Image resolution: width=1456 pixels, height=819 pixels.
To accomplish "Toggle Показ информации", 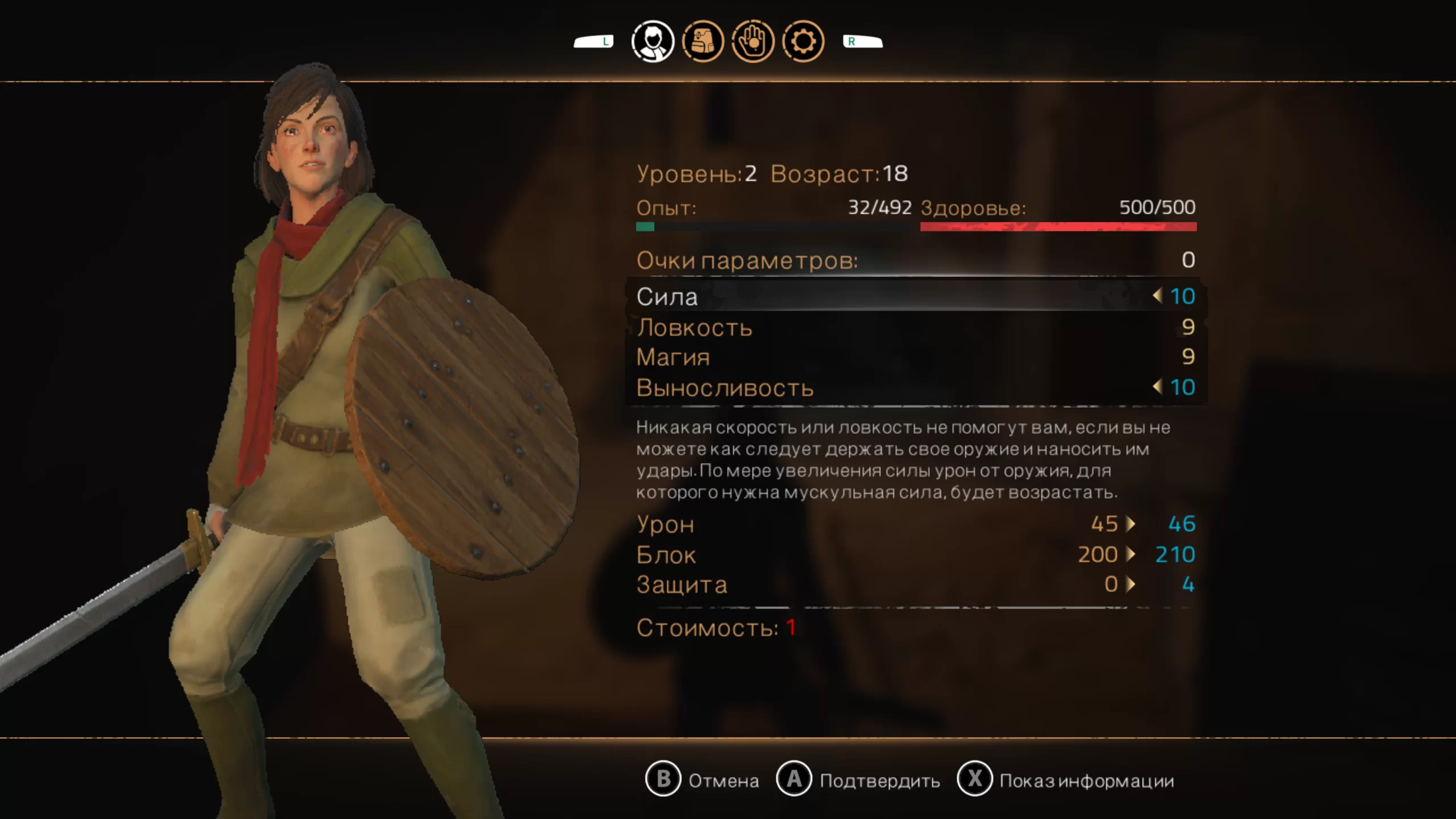I will click(x=1066, y=780).
